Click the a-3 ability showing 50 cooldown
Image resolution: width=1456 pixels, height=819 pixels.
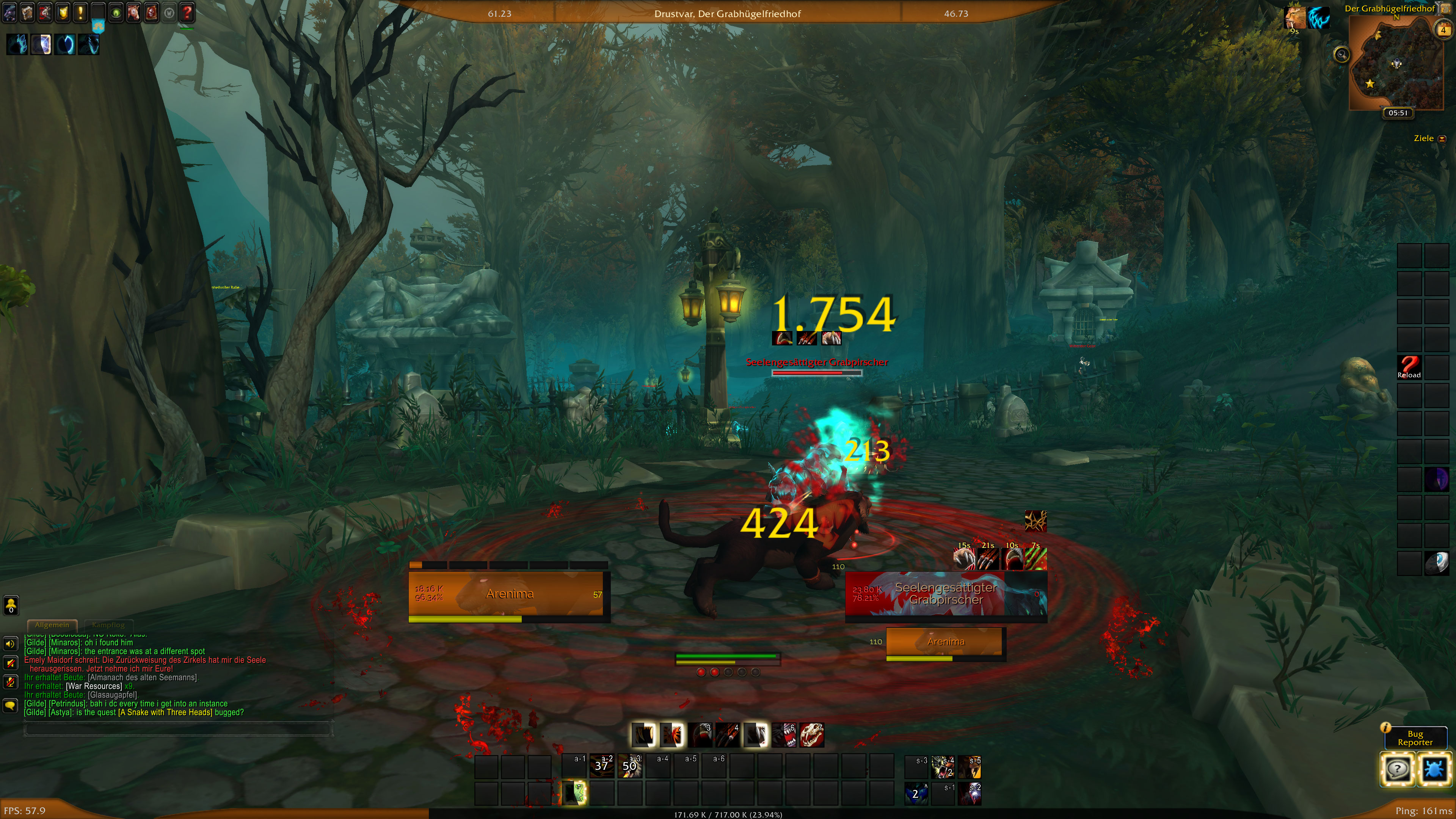point(630,766)
